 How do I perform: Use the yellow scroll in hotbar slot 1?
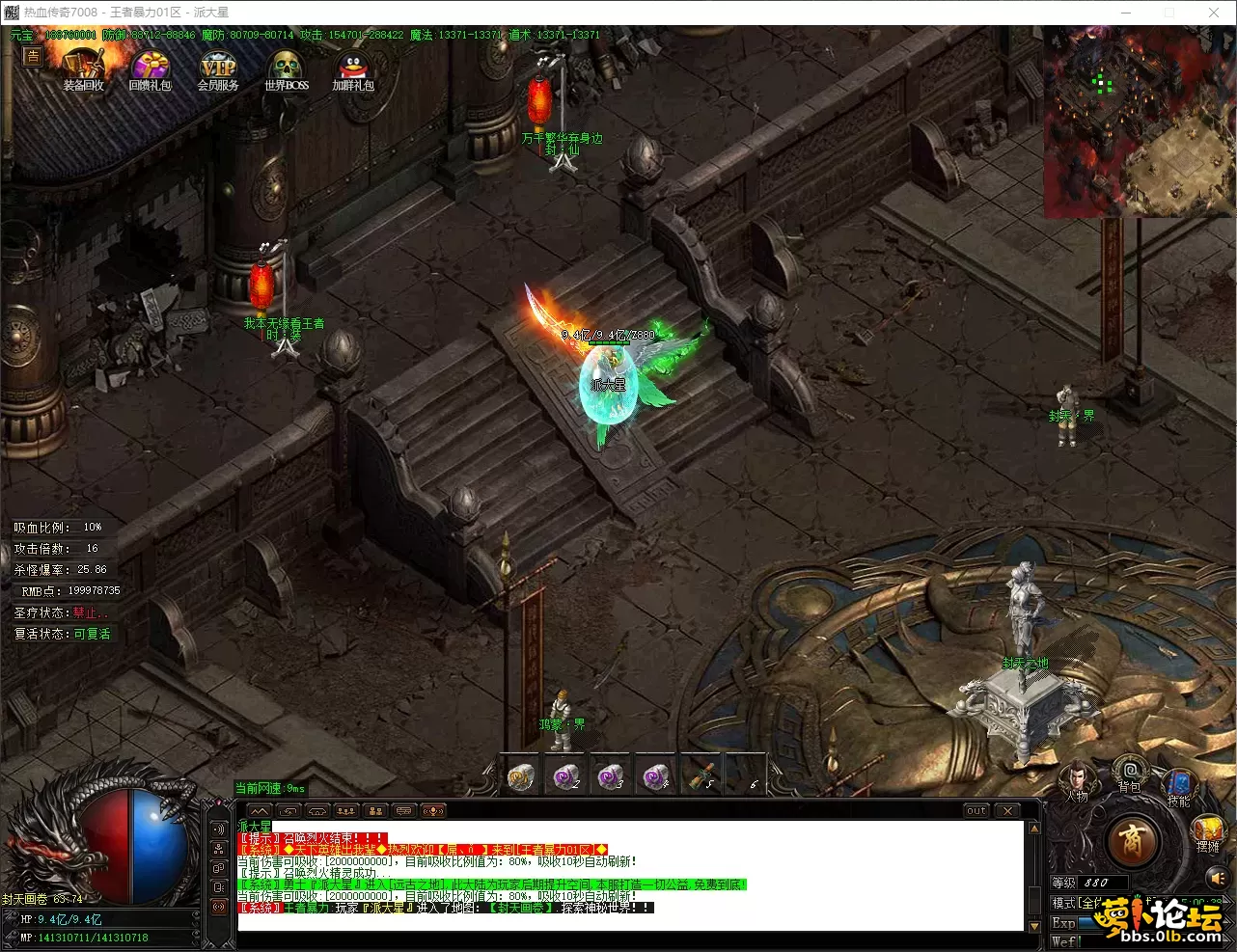pos(521,776)
